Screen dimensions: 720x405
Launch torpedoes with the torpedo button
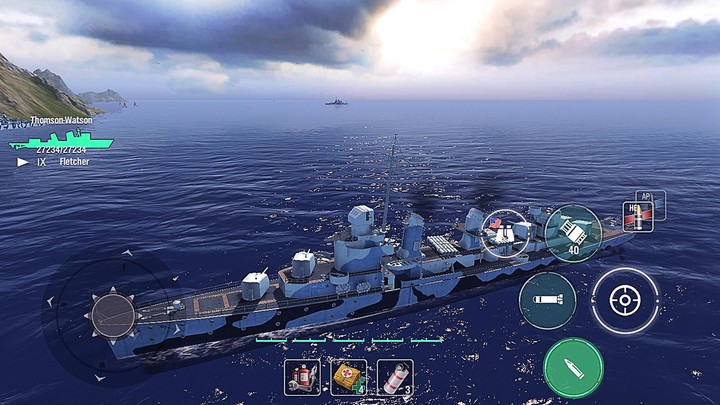[547, 300]
